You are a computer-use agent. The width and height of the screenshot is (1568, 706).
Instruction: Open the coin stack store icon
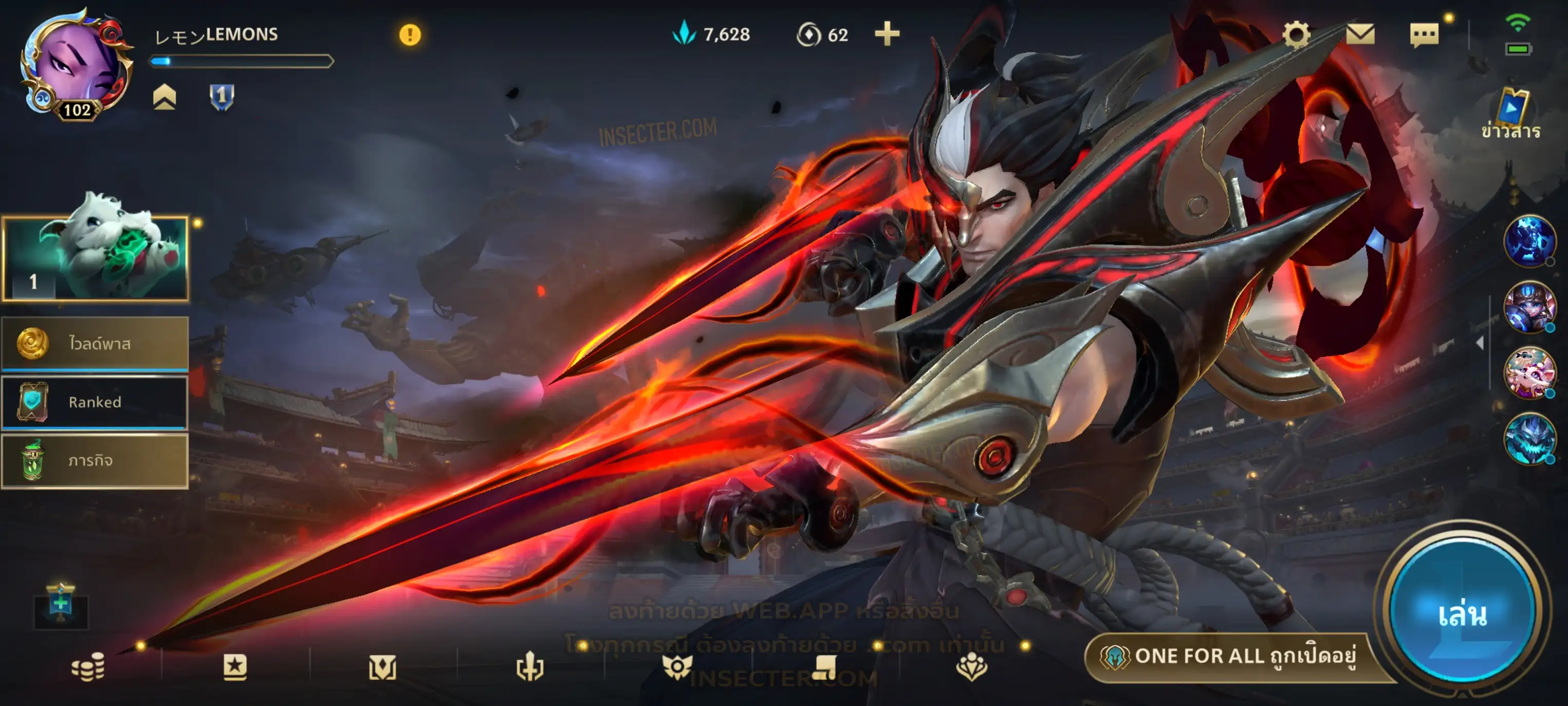tap(88, 667)
